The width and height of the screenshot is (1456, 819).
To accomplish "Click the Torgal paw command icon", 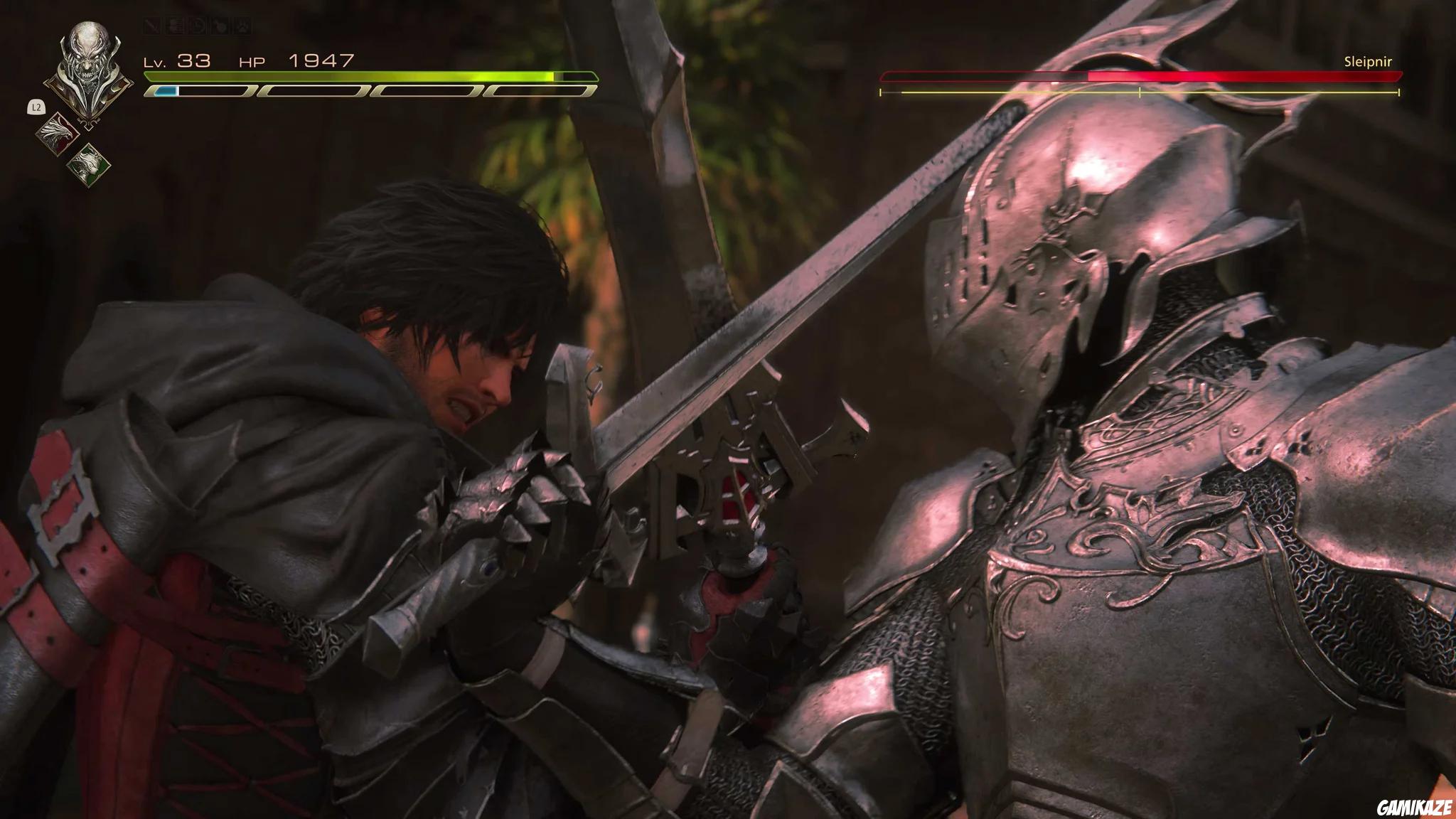I will 244,26.
